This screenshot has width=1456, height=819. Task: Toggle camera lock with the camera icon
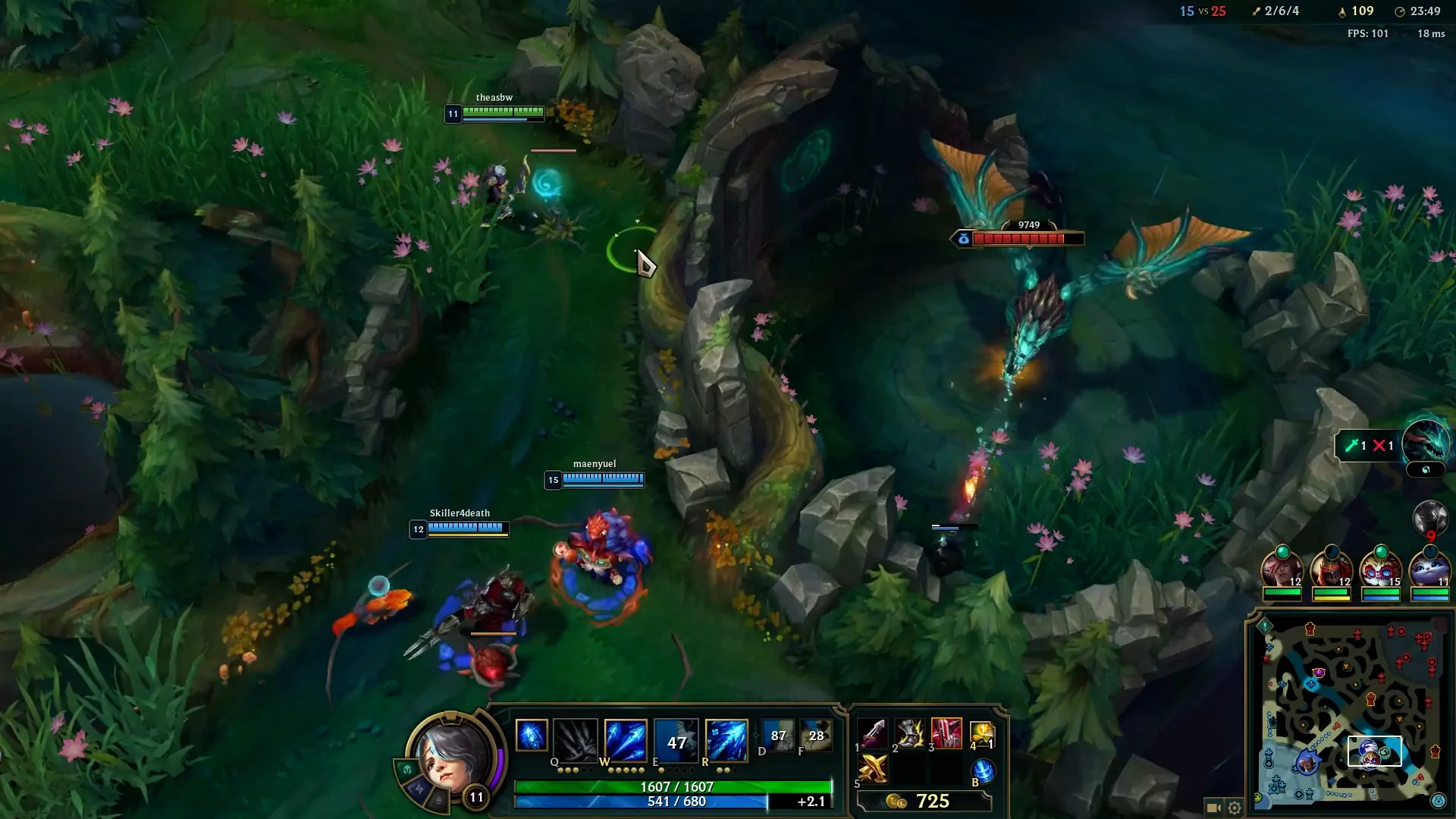point(1216,808)
